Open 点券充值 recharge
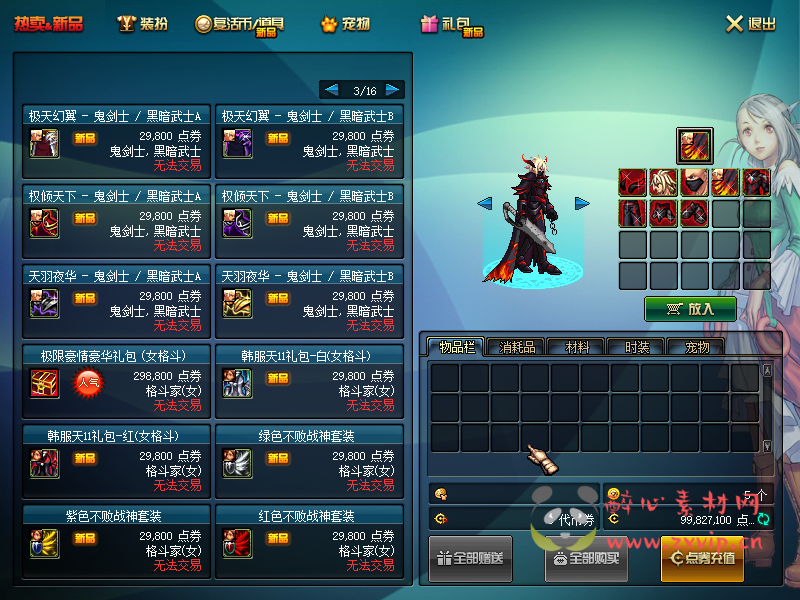Image resolution: width=800 pixels, height=600 pixels. point(702,558)
